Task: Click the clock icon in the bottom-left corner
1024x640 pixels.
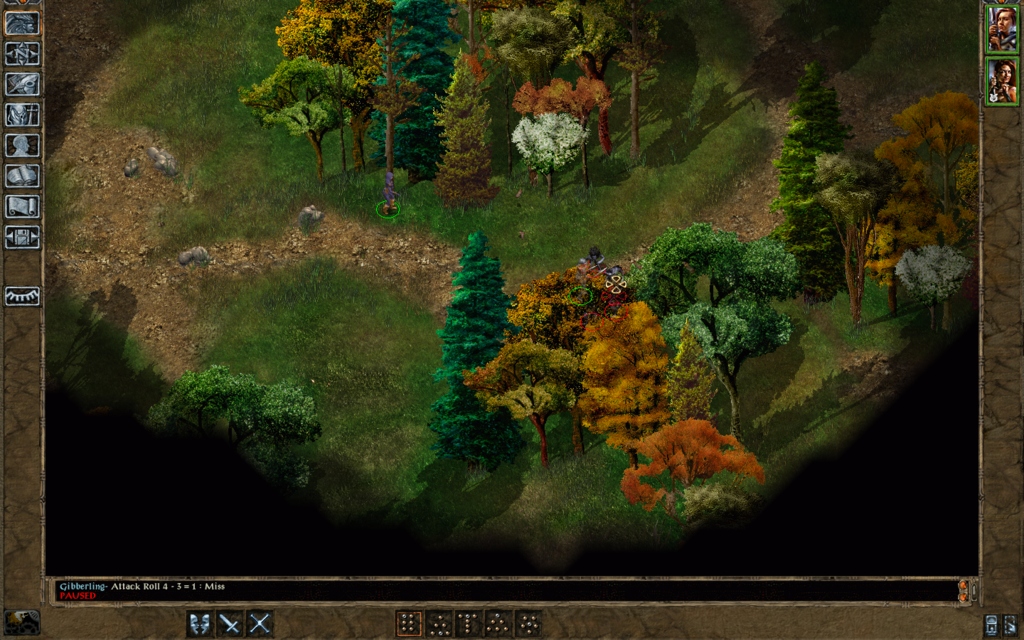Action: pos(22,621)
